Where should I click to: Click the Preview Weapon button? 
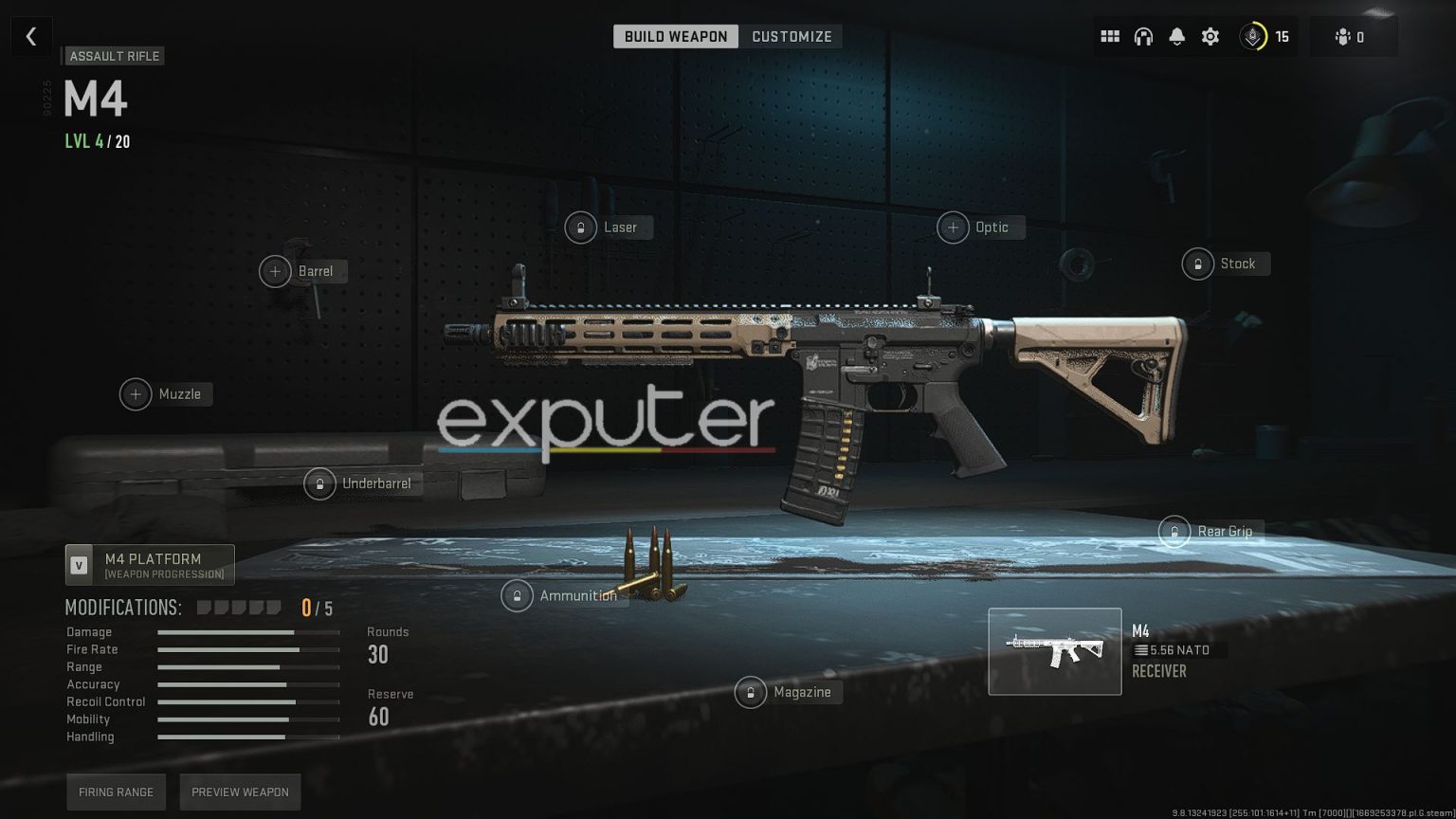click(x=240, y=792)
